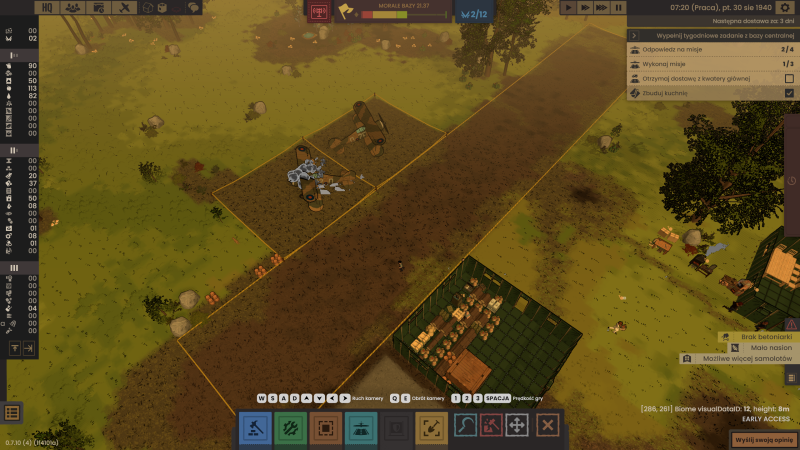Pause the game
The image size is (800, 450).
point(618,8)
